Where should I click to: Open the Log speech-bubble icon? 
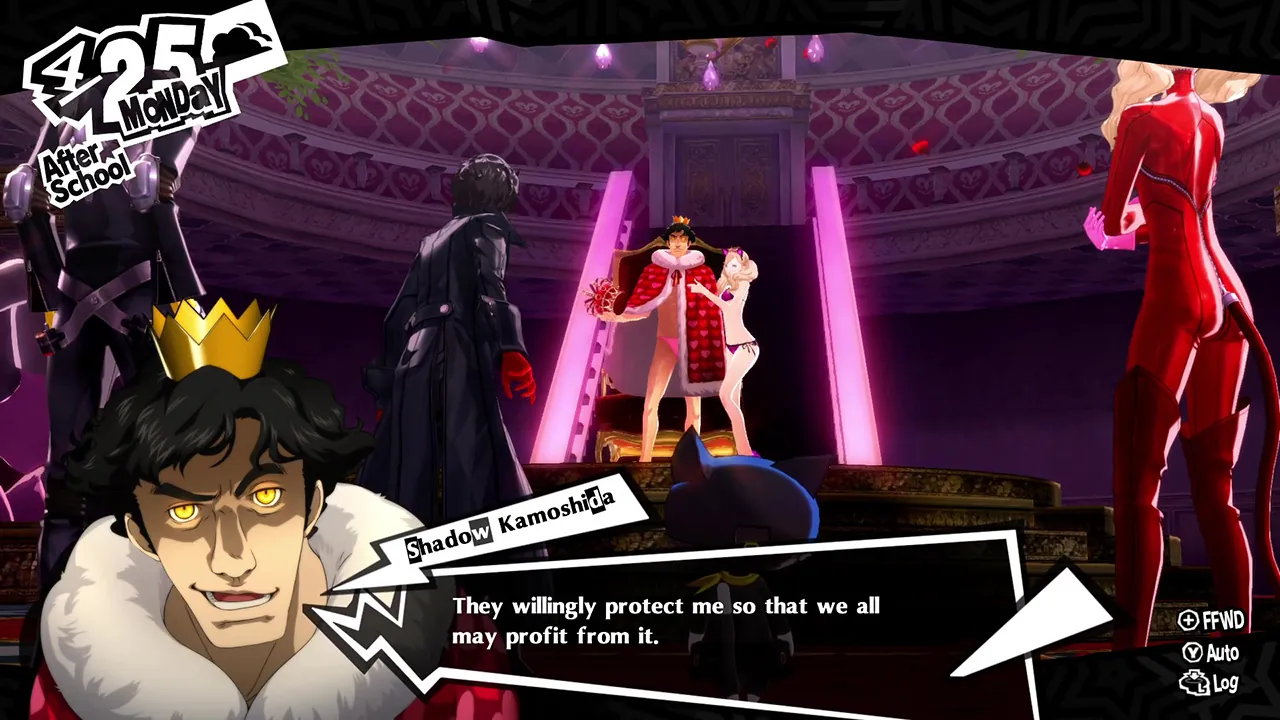[x=1193, y=679]
